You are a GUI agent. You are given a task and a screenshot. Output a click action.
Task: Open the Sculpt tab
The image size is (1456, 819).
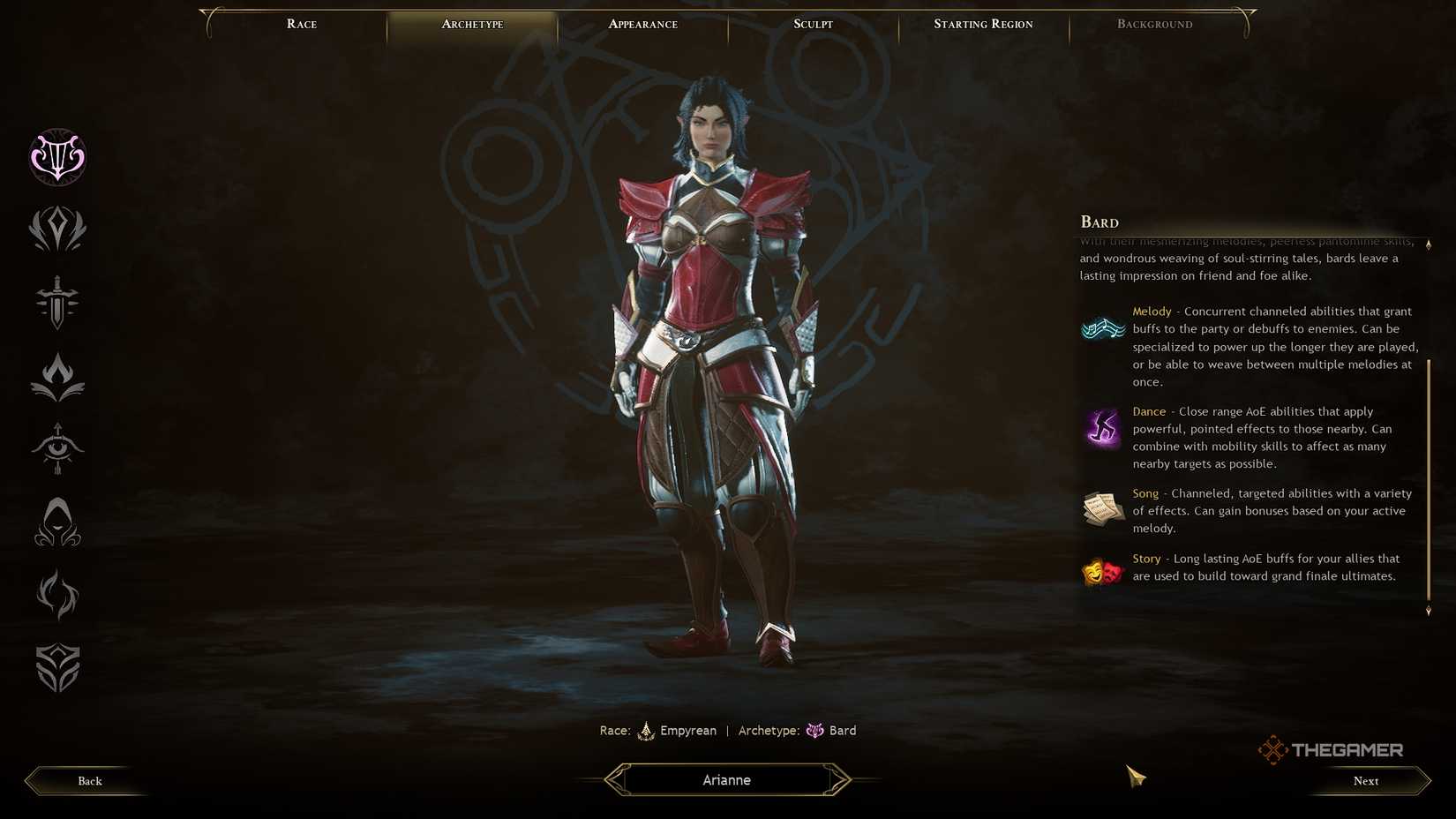click(812, 24)
